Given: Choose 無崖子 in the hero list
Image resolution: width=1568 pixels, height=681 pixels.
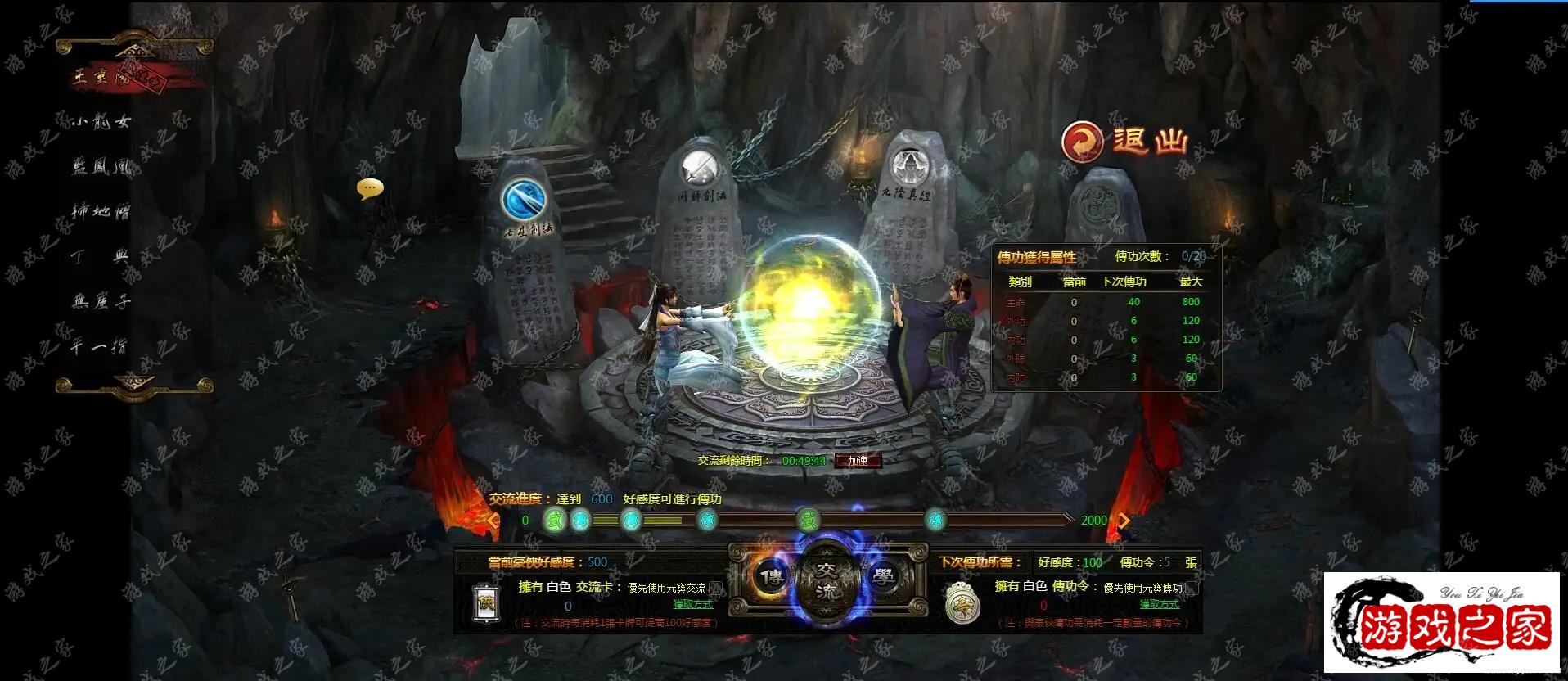Looking at the screenshot, I should pos(101,302).
